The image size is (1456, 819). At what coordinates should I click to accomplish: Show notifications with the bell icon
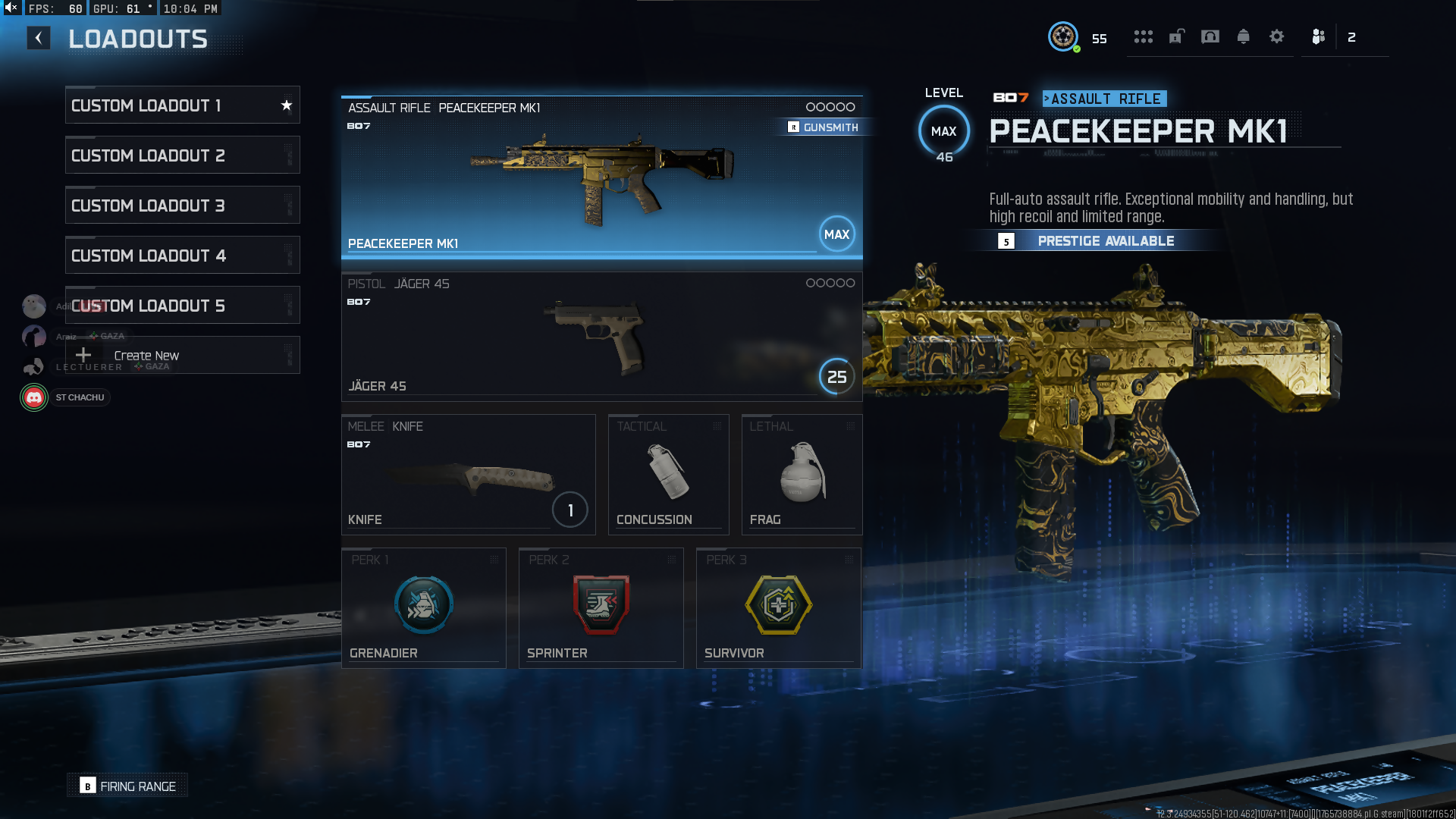tap(1244, 37)
